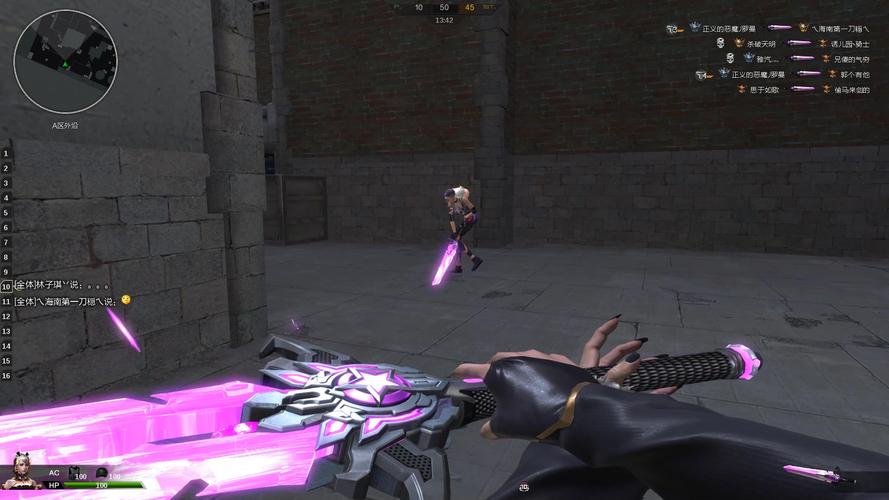
Task: Click the A区外沿 location label
Action: coord(65,126)
